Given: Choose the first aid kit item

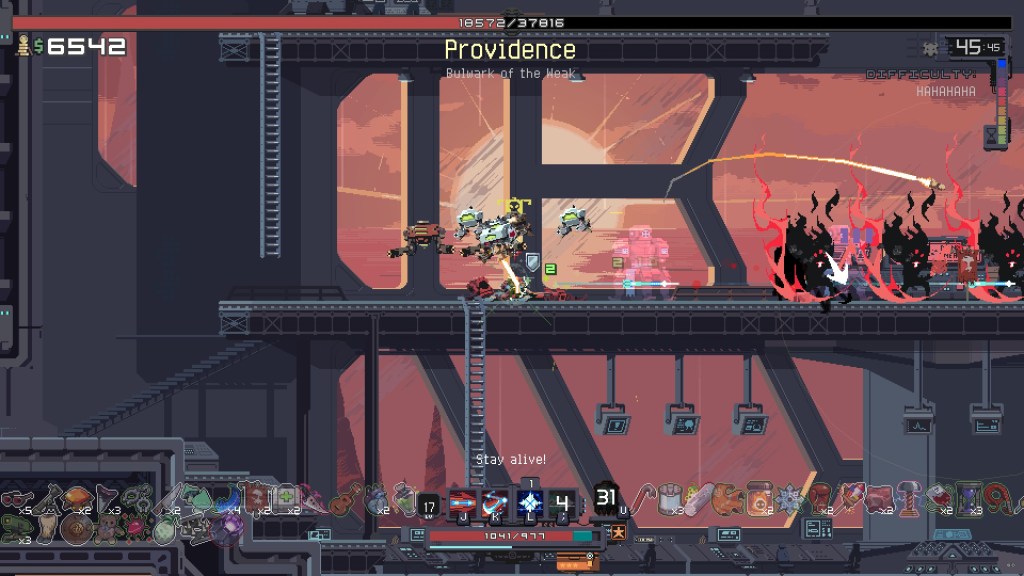Looking at the screenshot, I should click(x=286, y=497).
